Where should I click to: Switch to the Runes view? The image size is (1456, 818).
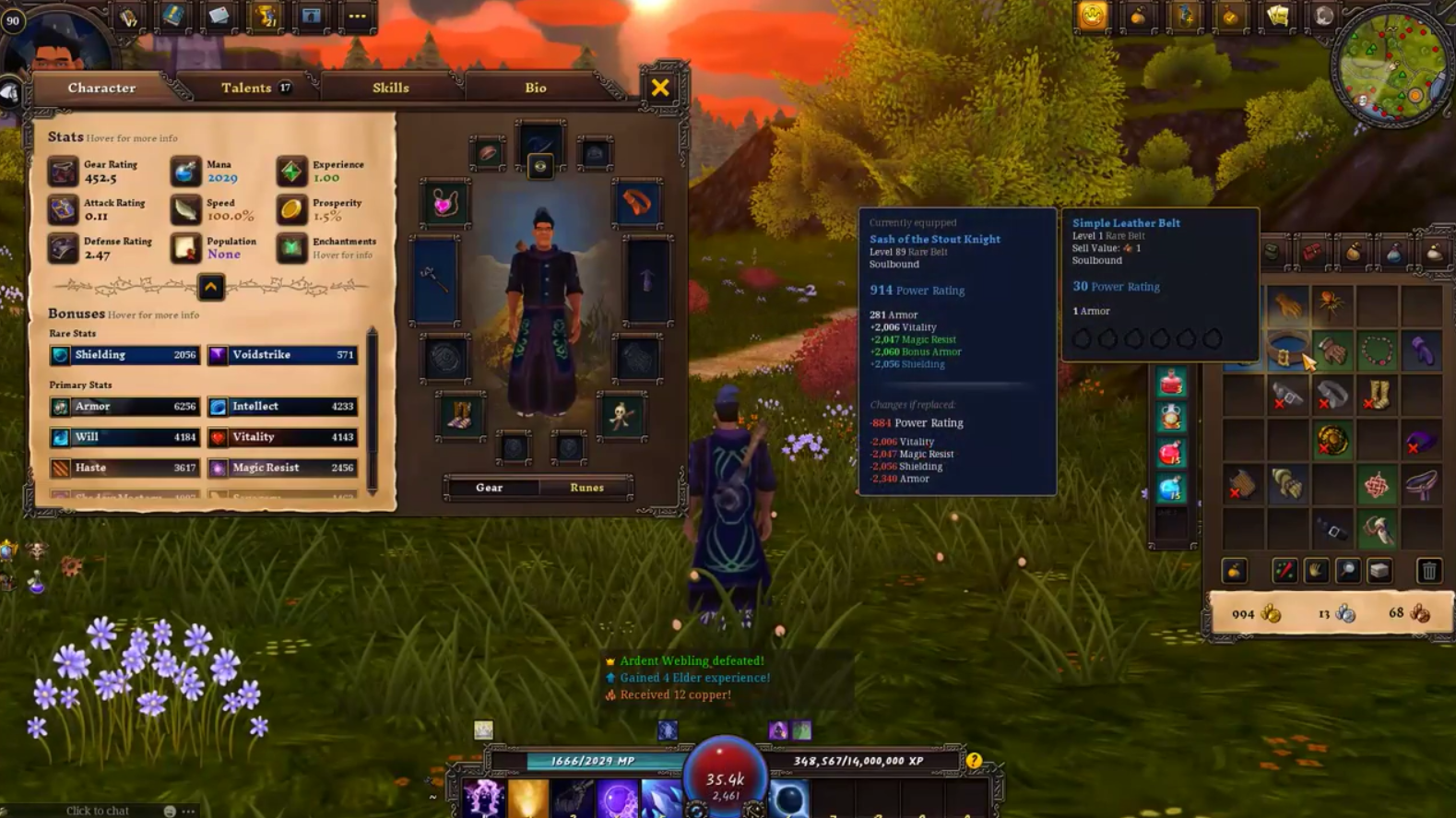point(586,488)
